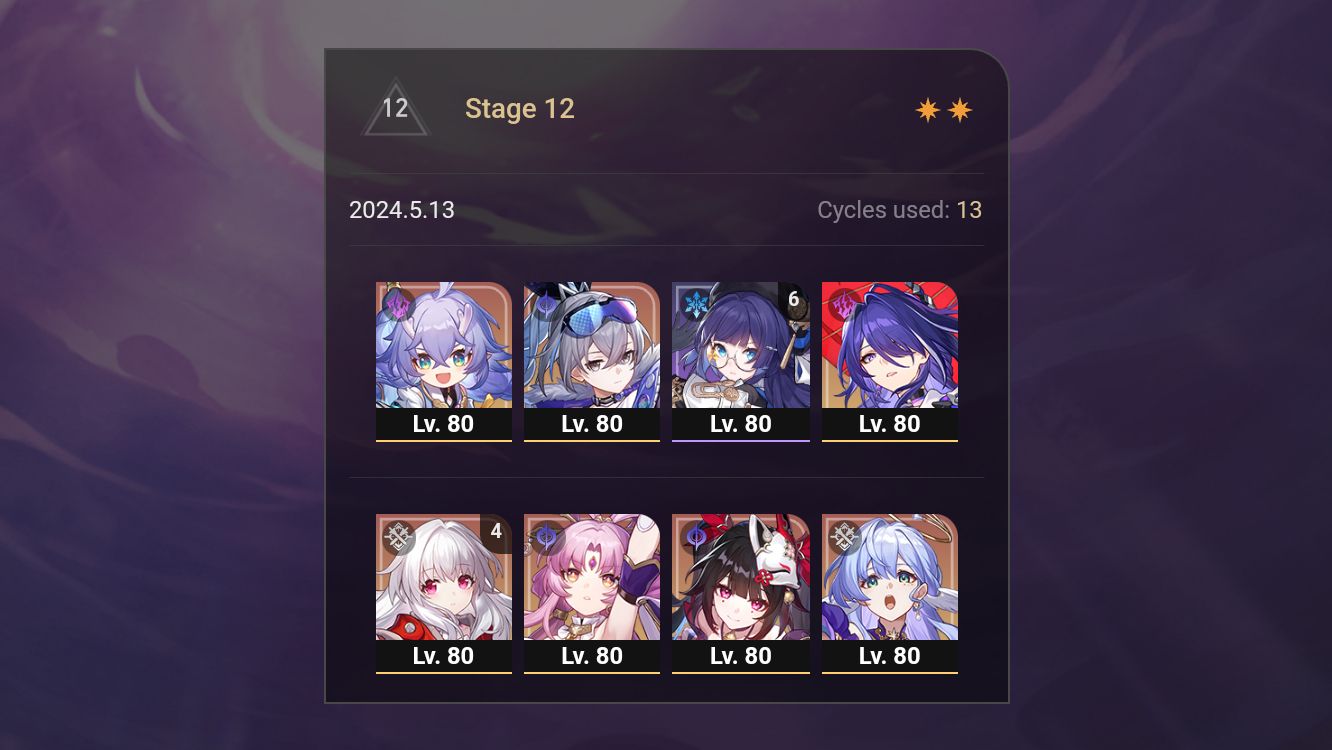Select the triangular Stage 12 emblem

pos(396,108)
